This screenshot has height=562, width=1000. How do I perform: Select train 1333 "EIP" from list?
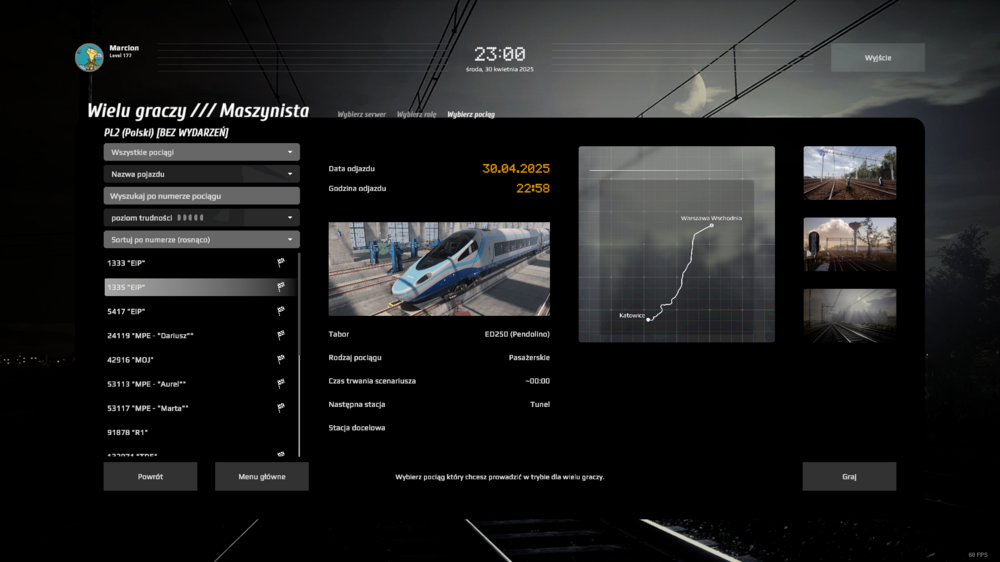click(x=190, y=263)
